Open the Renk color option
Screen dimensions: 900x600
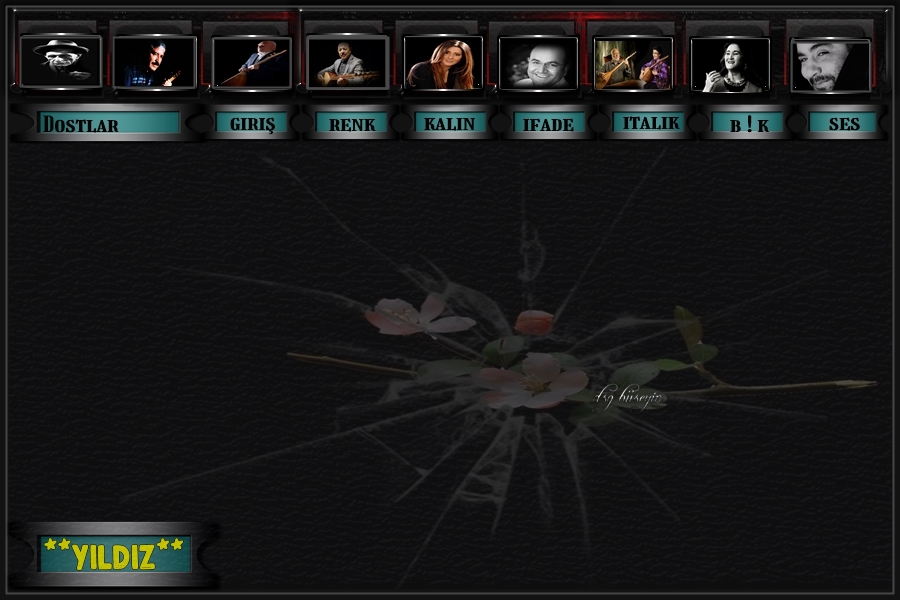click(x=352, y=124)
